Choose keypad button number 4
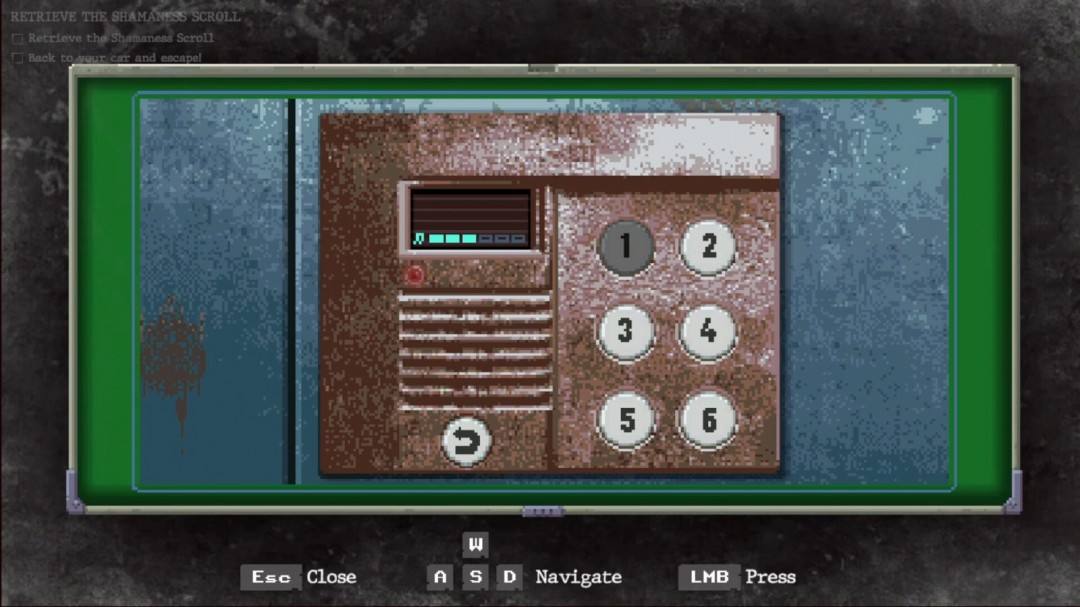 [708, 332]
